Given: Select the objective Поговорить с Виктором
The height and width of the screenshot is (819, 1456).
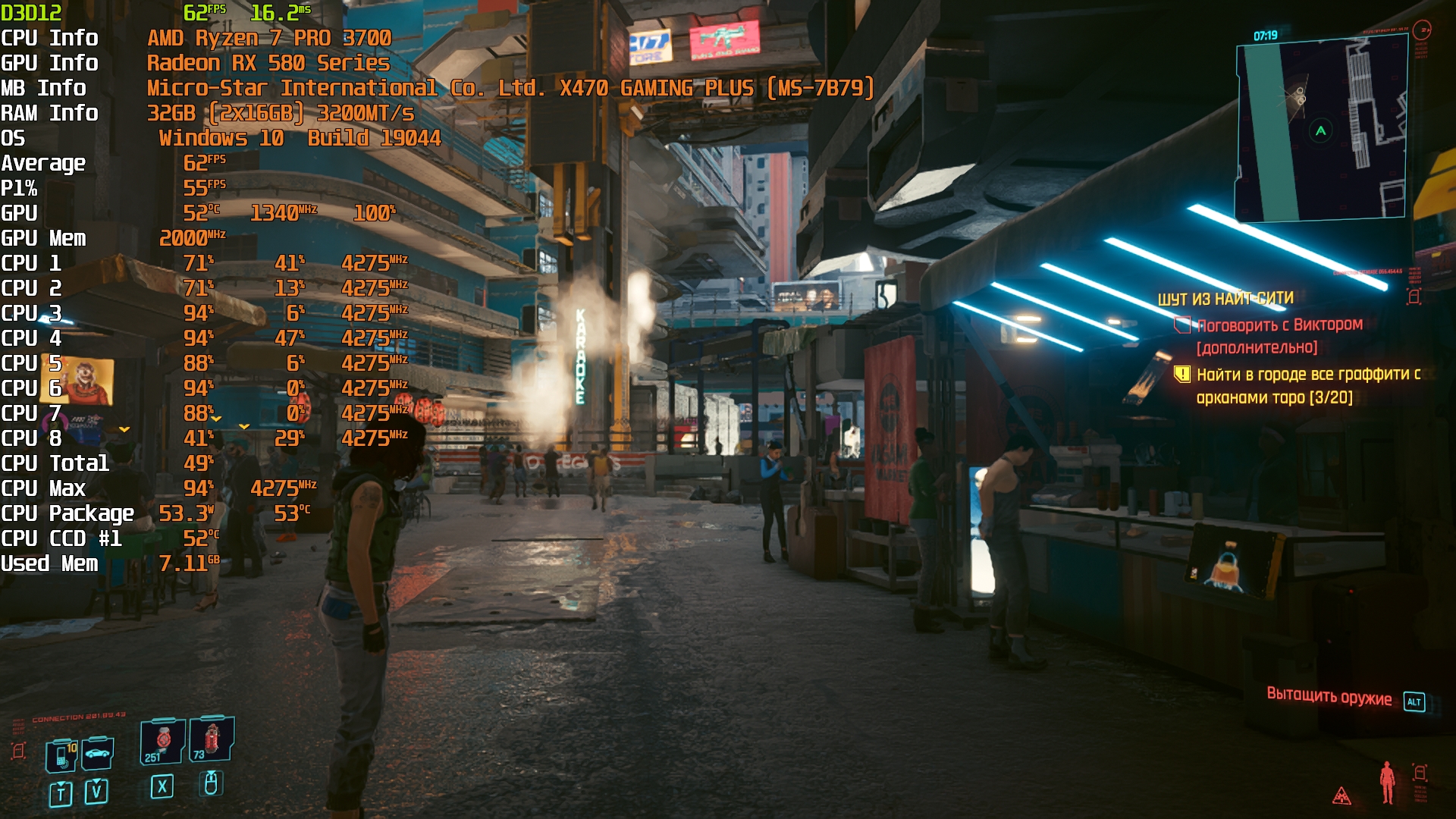Looking at the screenshot, I should [x=1279, y=325].
